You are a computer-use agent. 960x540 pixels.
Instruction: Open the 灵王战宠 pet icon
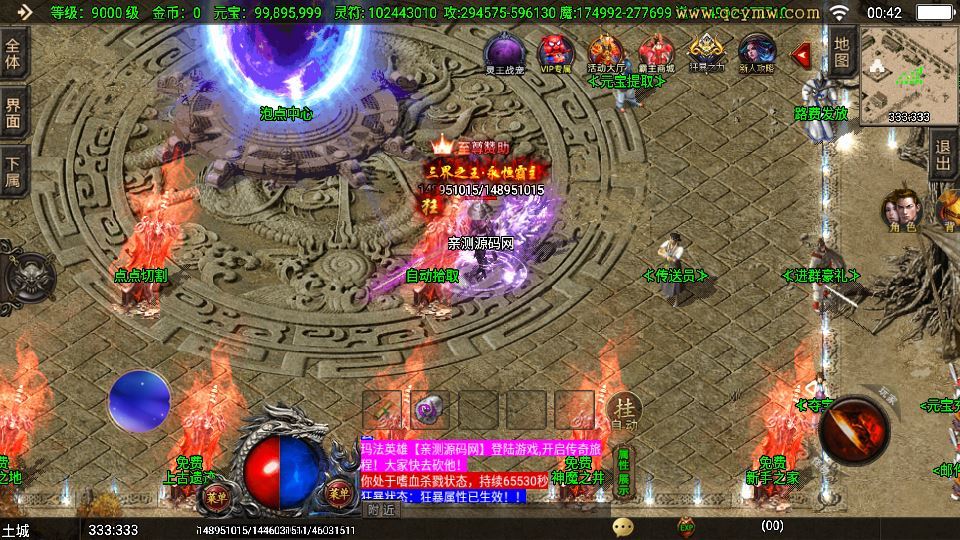(501, 52)
